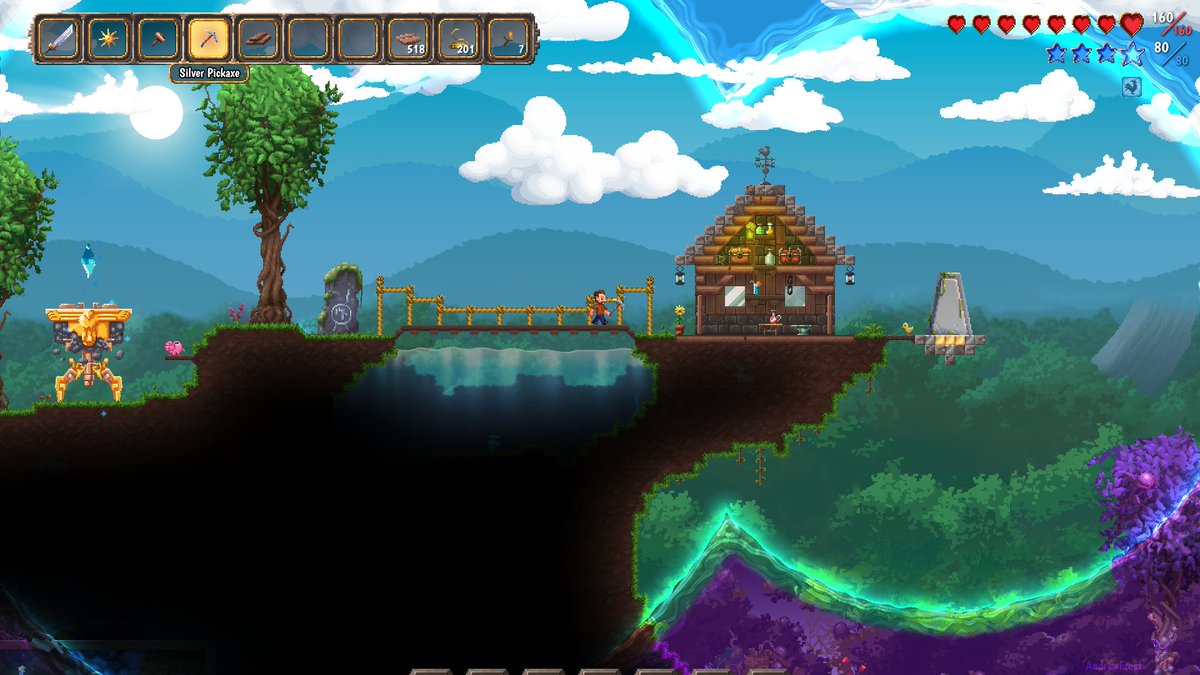This screenshot has height=675, width=1200.
Task: Equip the wooden hammer slot
Action: (x=159, y=40)
